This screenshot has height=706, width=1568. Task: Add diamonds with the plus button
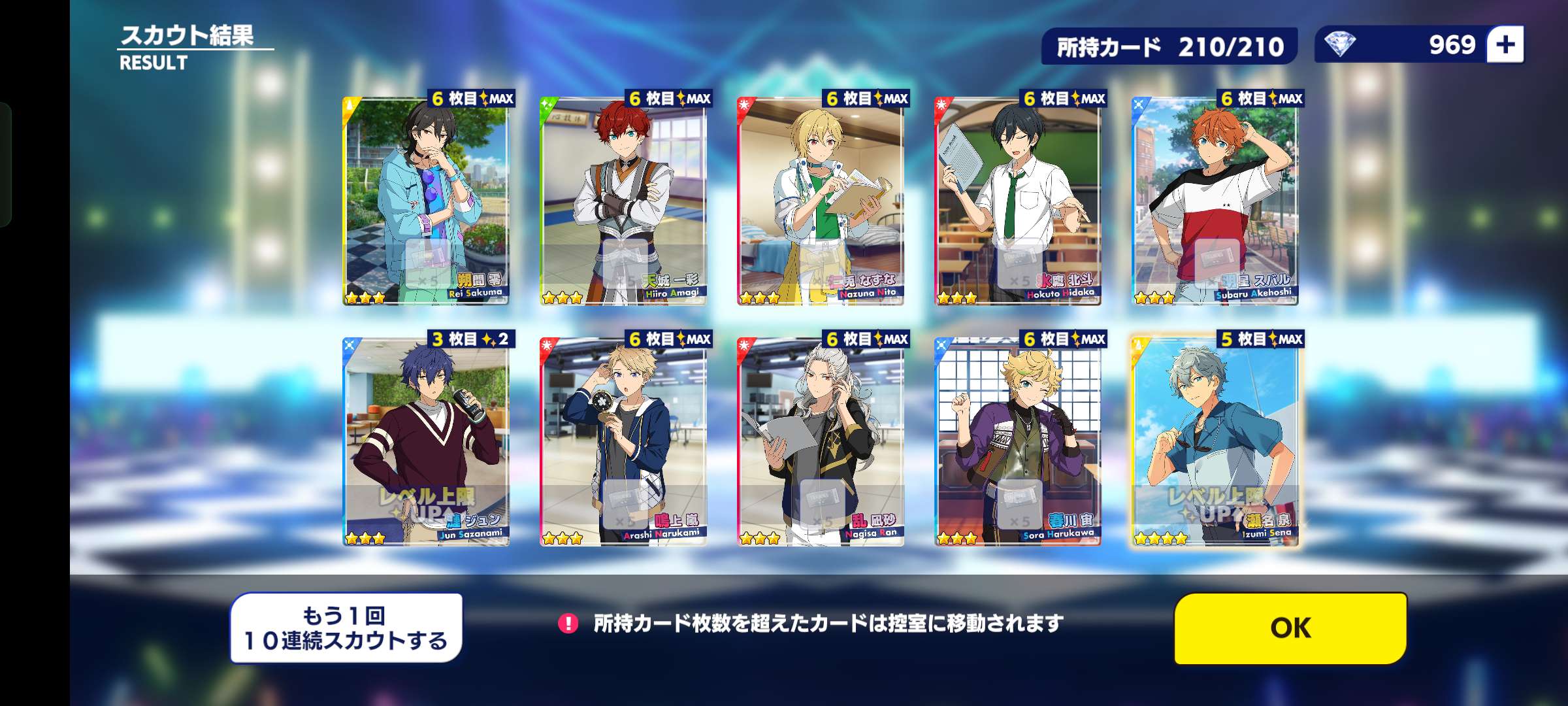click(1505, 44)
